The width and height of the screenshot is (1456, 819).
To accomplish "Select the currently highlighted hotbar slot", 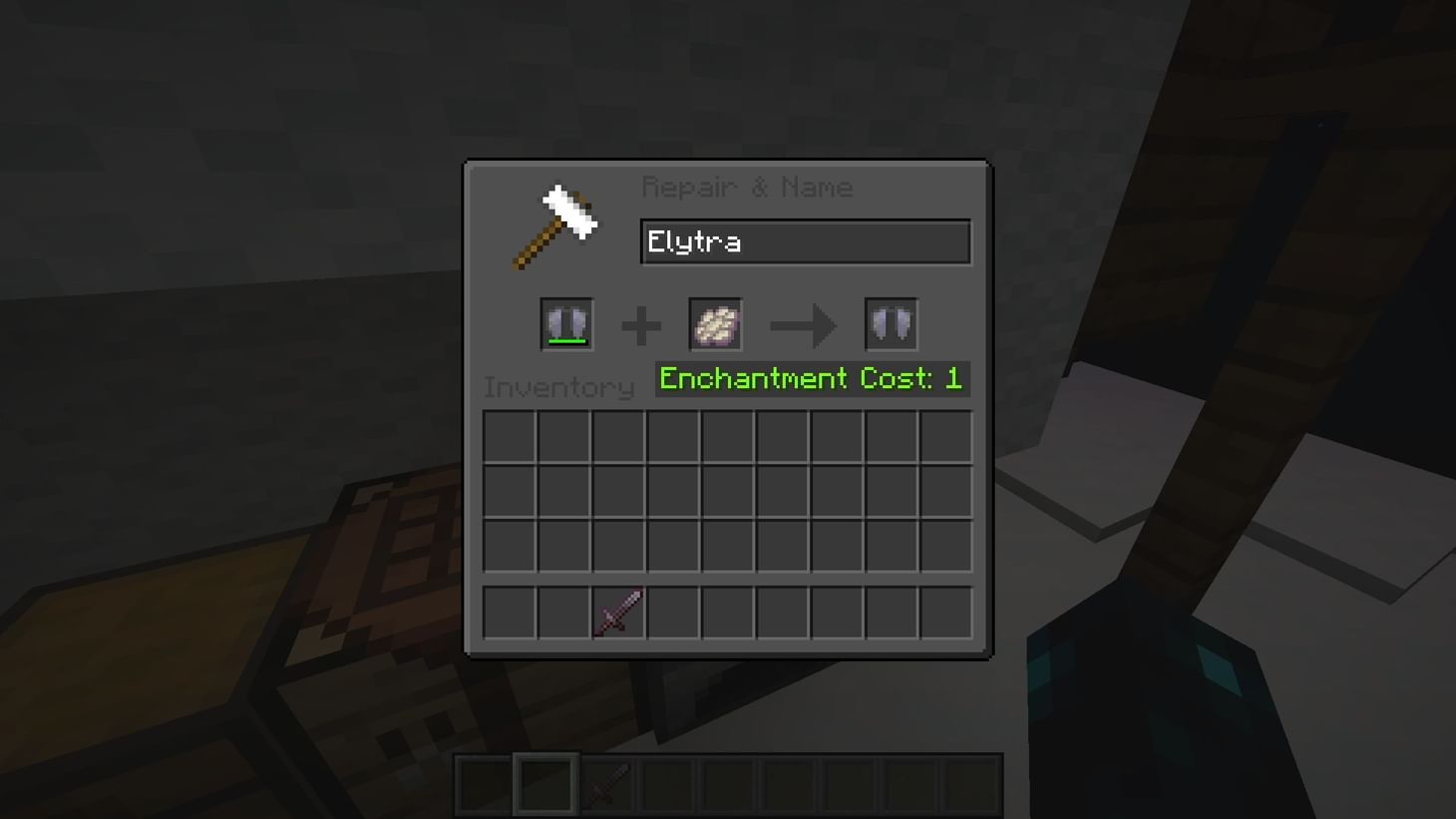I will [546, 784].
